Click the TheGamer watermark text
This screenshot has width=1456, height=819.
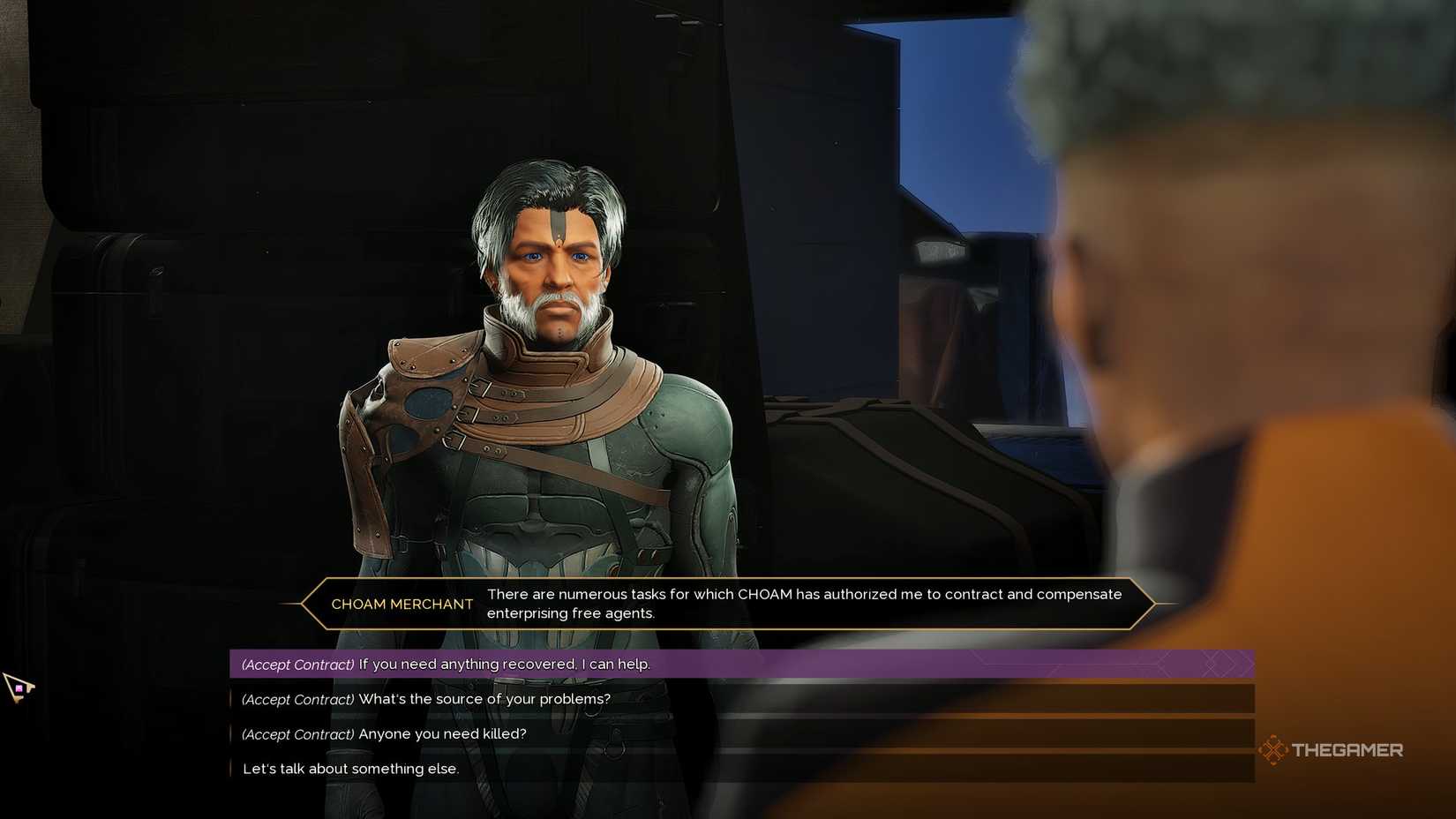click(x=1348, y=749)
